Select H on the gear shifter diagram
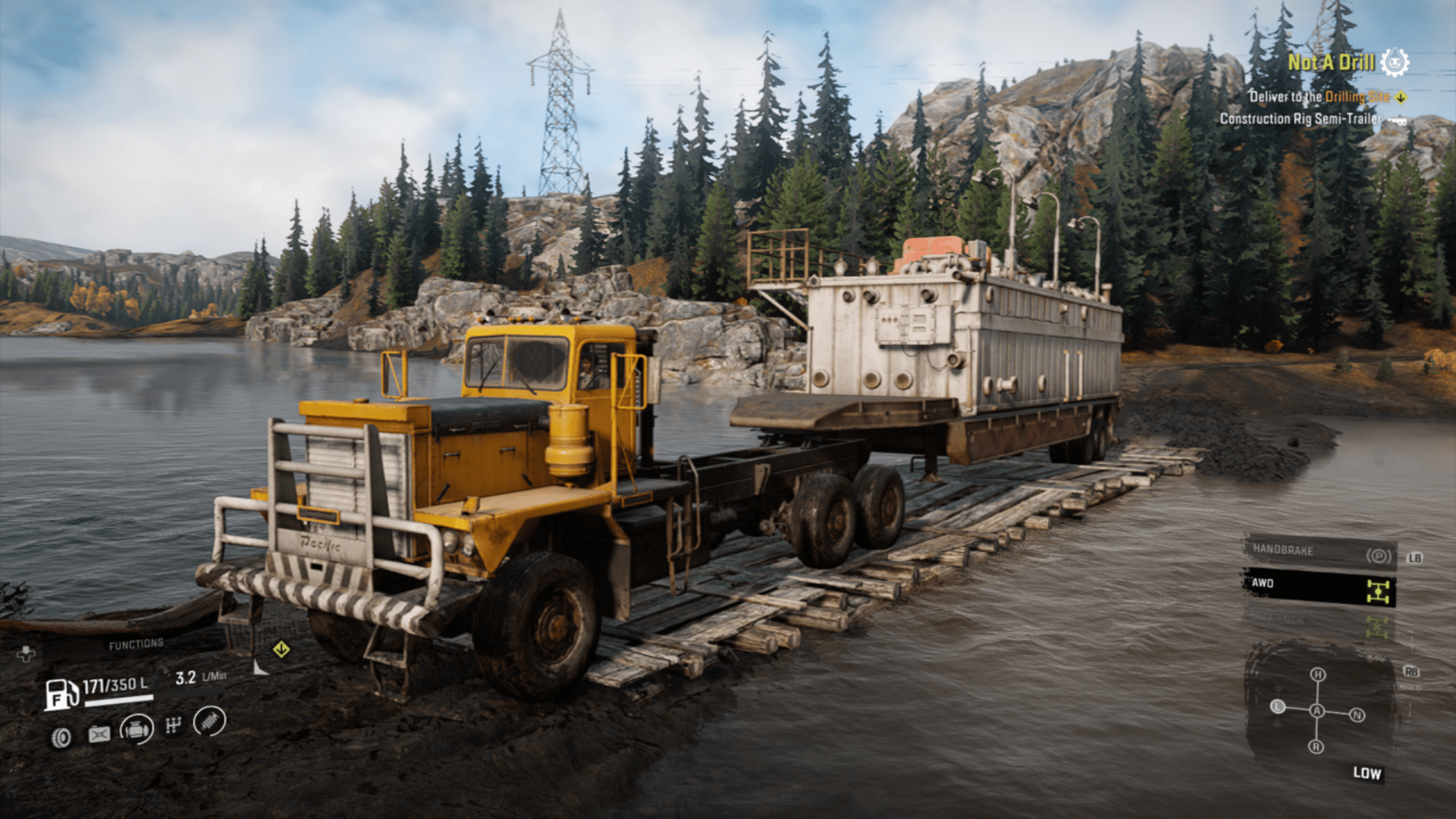 pyautogui.click(x=1318, y=674)
